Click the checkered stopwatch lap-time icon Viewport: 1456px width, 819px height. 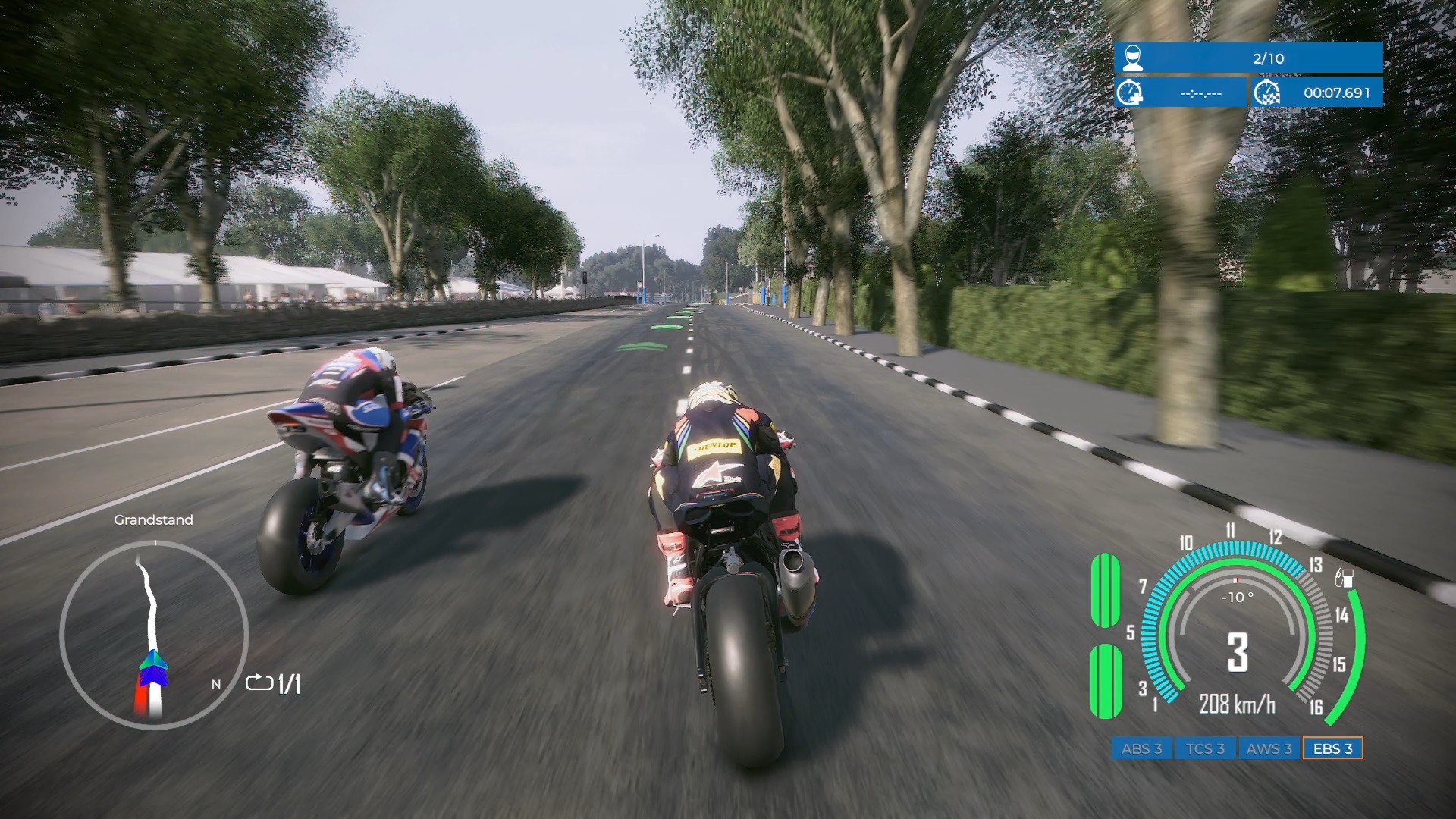click(1267, 93)
